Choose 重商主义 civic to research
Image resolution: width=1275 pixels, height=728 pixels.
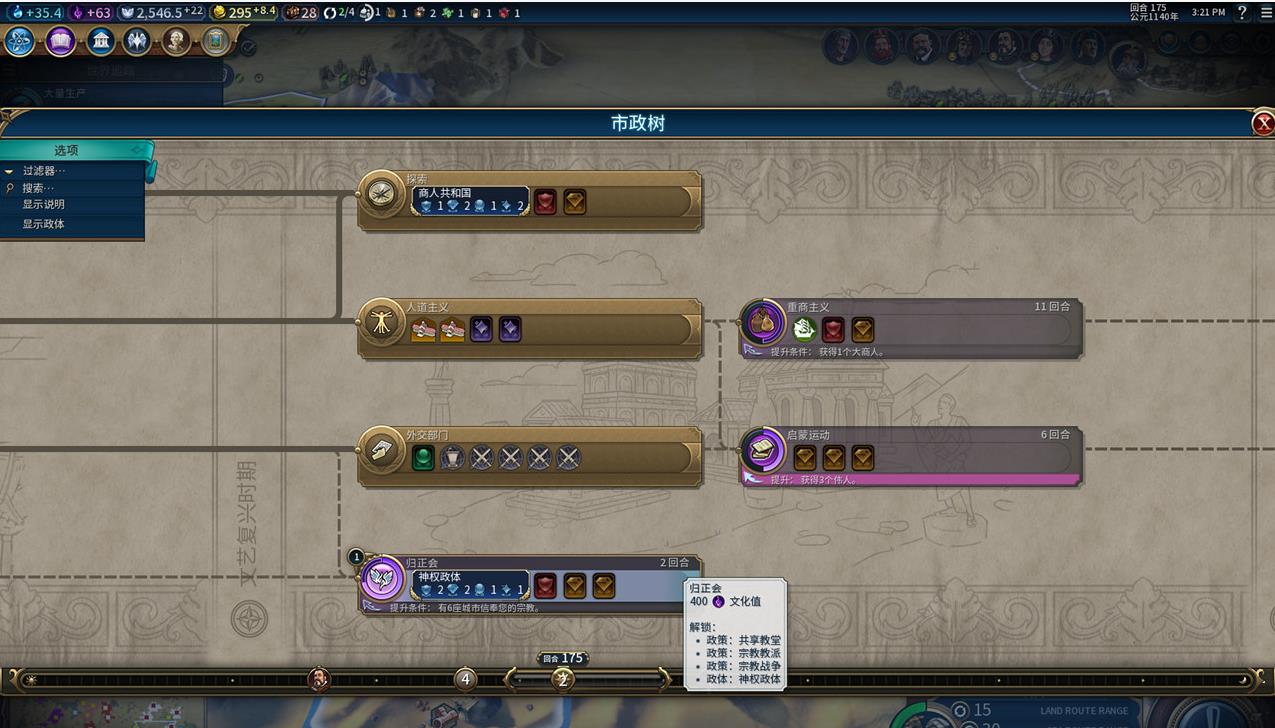pyautogui.click(x=762, y=322)
